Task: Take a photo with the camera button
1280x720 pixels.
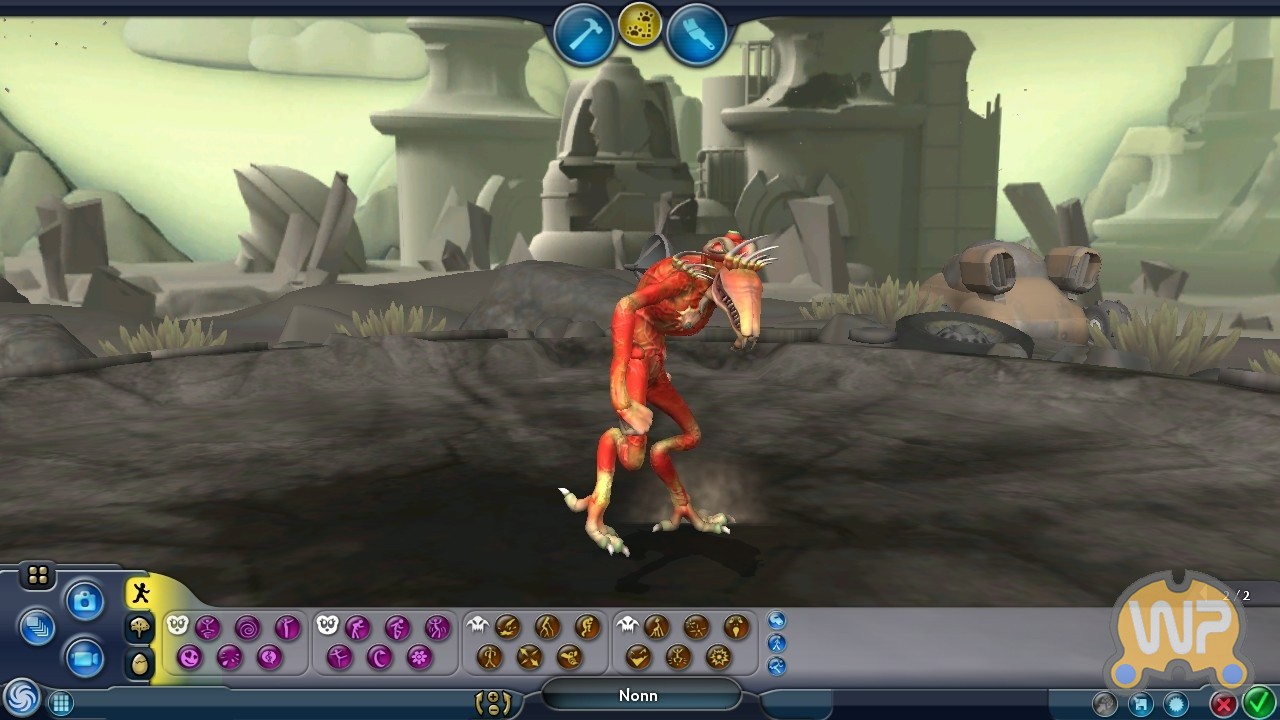Action: tap(85, 601)
